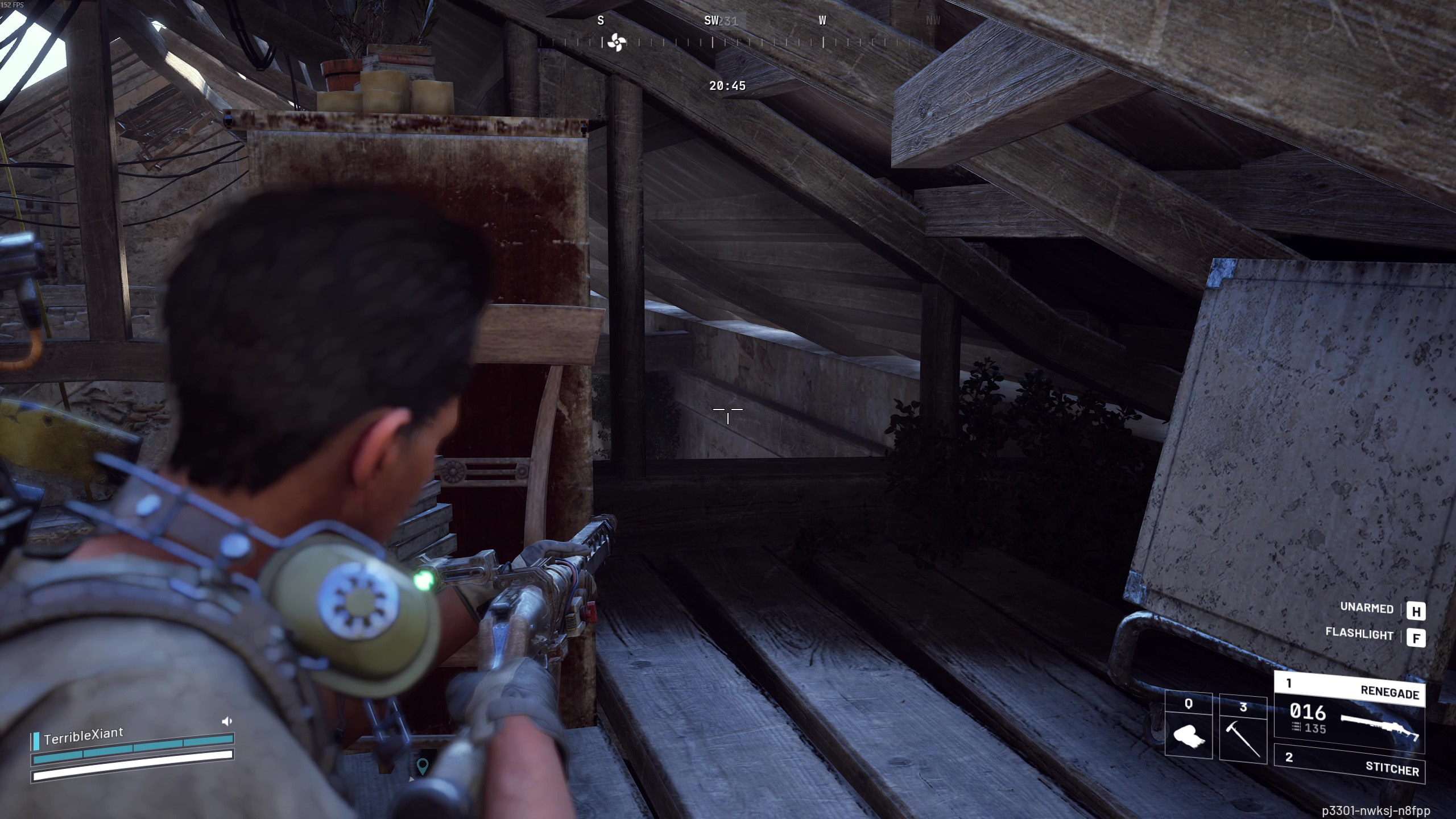Click the TerribleXiant player name tag
The width and height of the screenshot is (1456, 819).
tap(84, 736)
